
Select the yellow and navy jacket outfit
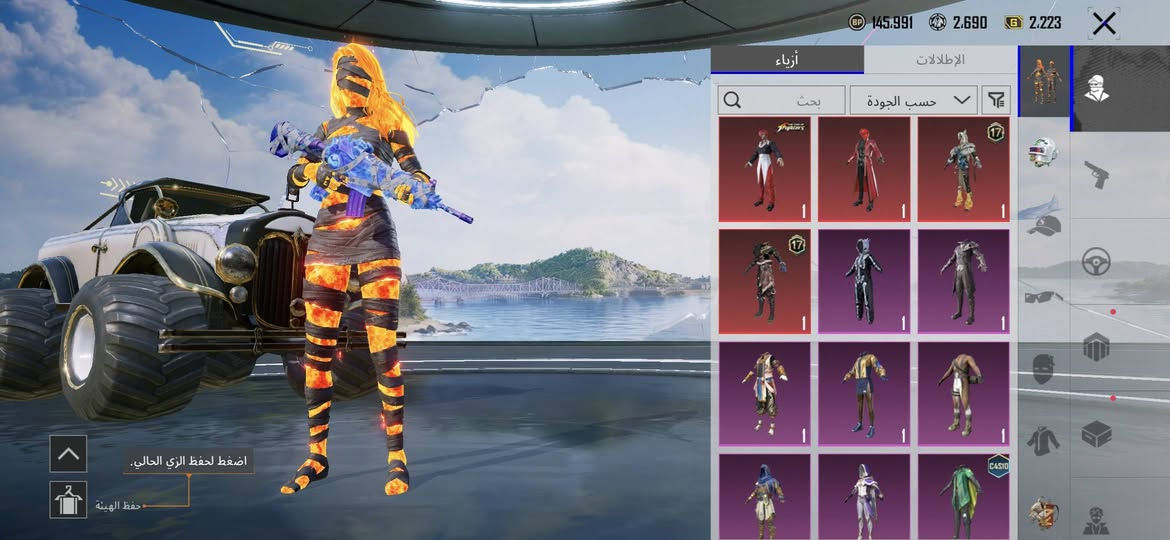[x=864, y=392]
